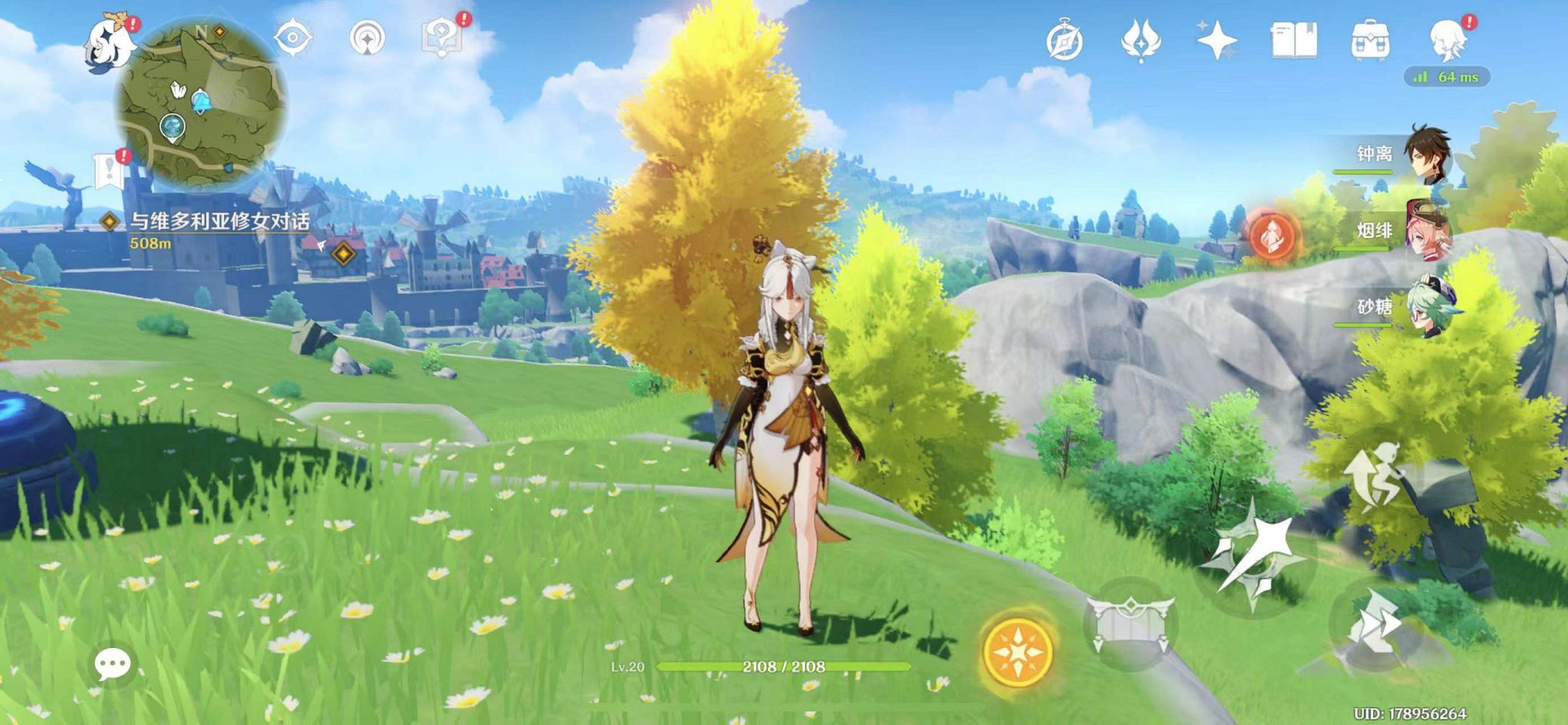Toggle the elemental sight eye icon
Screen dimensions: 1568x725
pyautogui.click(x=292, y=38)
